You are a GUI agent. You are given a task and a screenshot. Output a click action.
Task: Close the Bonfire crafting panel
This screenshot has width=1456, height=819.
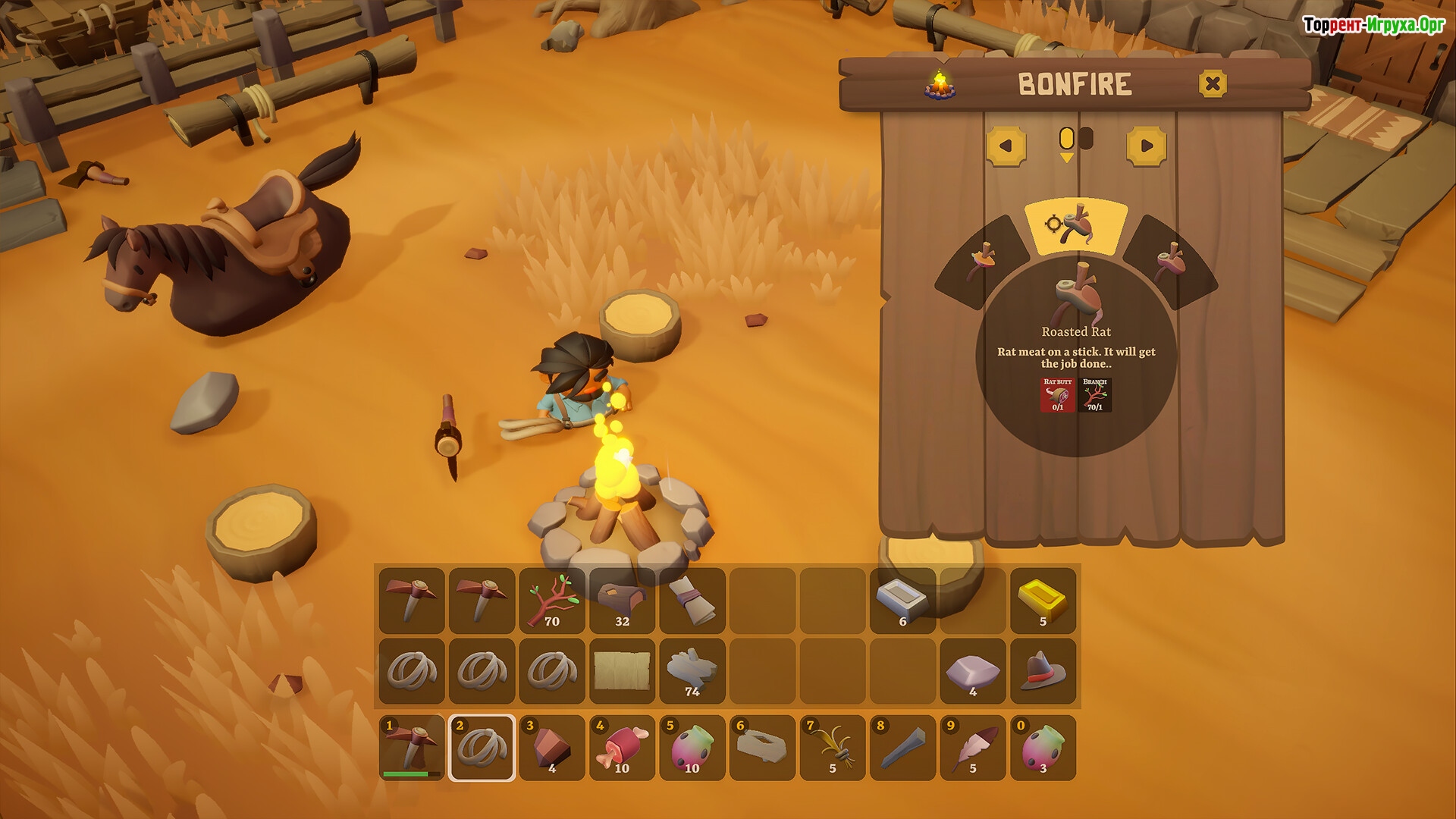(x=1213, y=83)
